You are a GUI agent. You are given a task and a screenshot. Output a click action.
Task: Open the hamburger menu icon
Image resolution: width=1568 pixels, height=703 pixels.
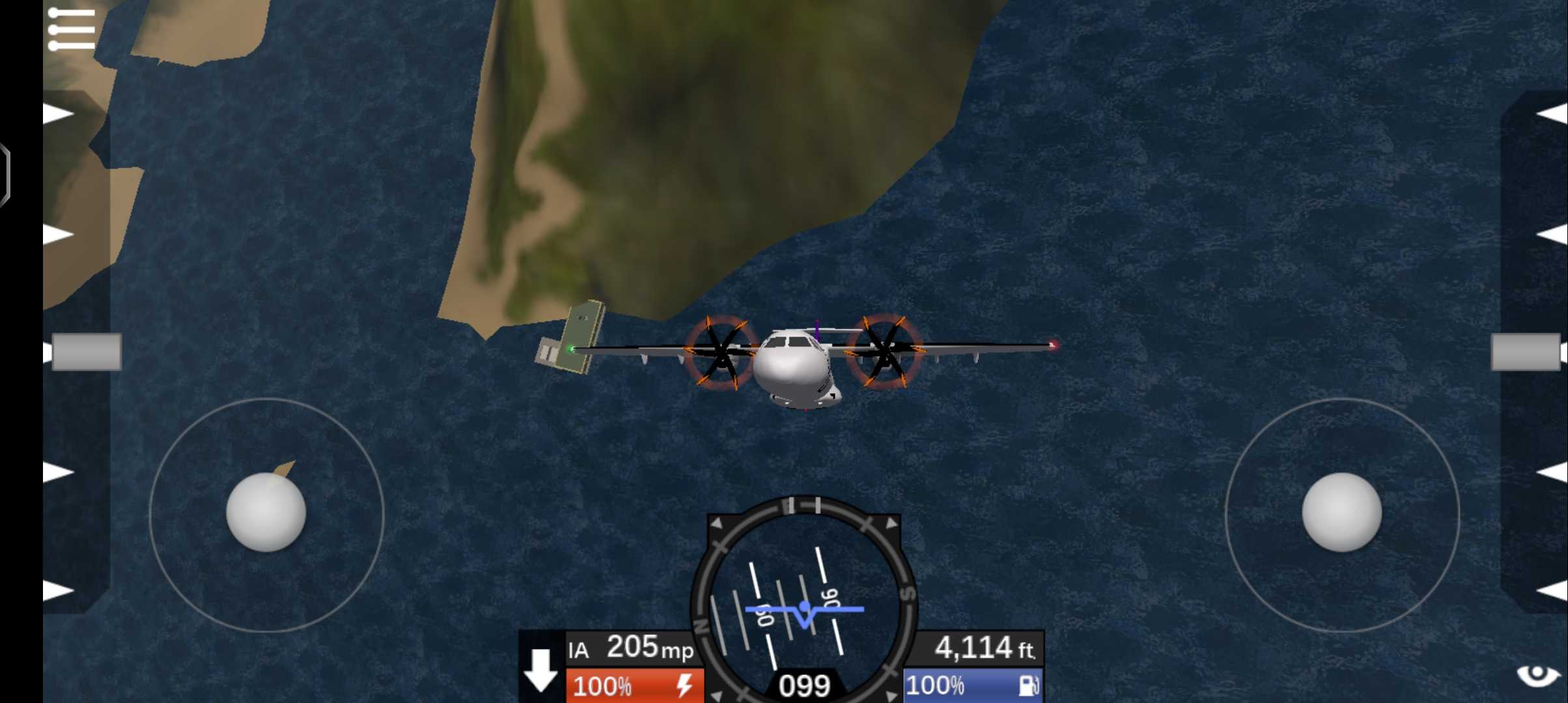coord(72,29)
